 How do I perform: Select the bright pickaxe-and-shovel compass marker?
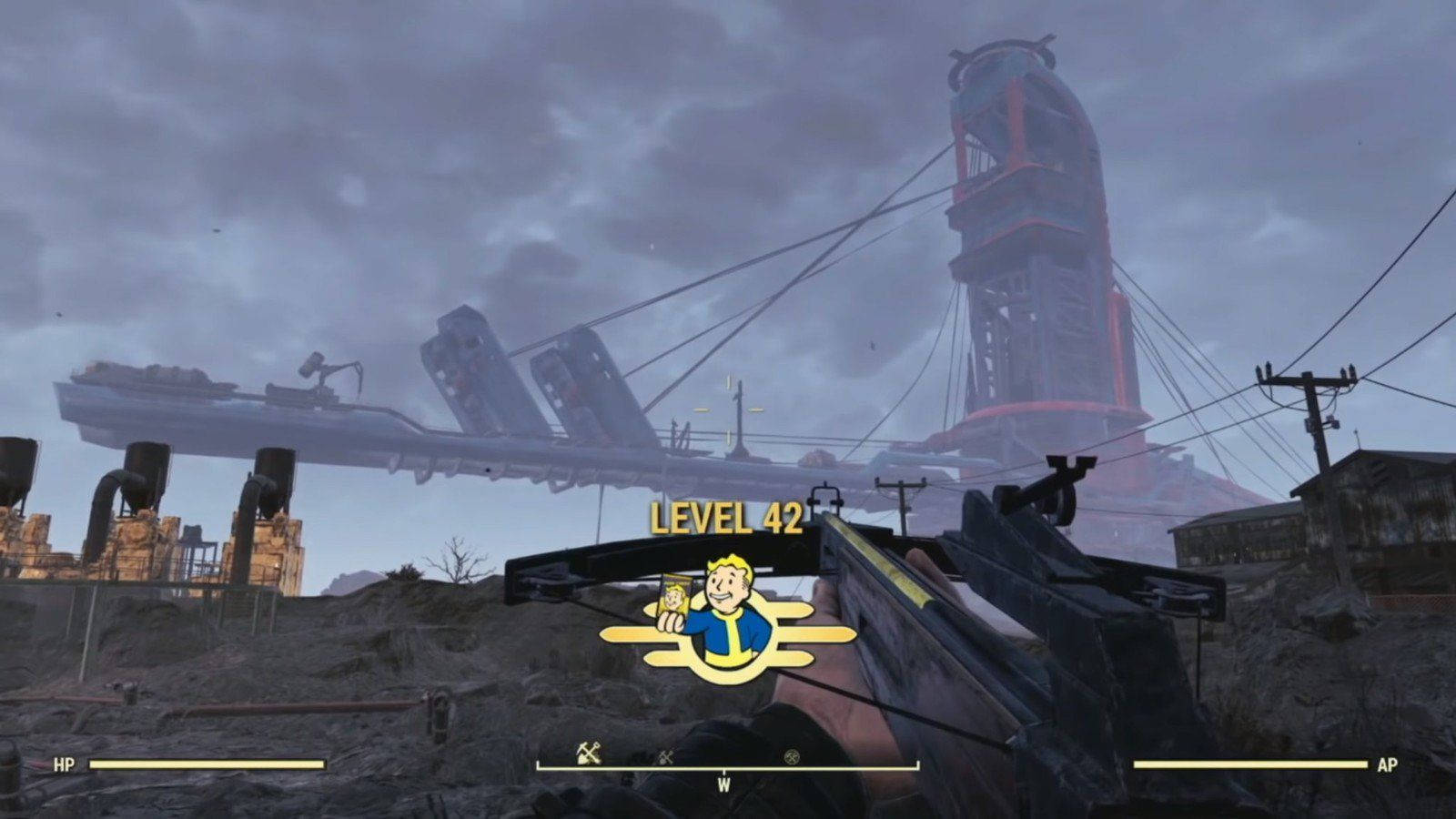coord(589,753)
